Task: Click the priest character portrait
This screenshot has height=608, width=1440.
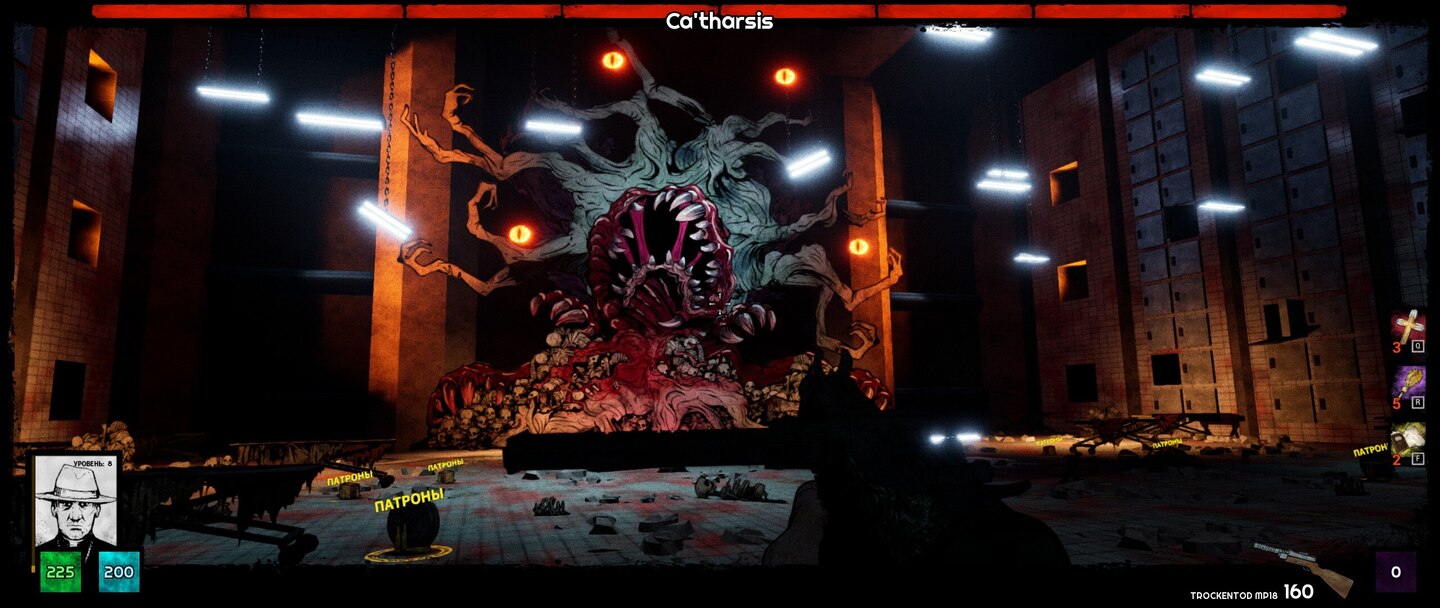Action: coord(76,500)
